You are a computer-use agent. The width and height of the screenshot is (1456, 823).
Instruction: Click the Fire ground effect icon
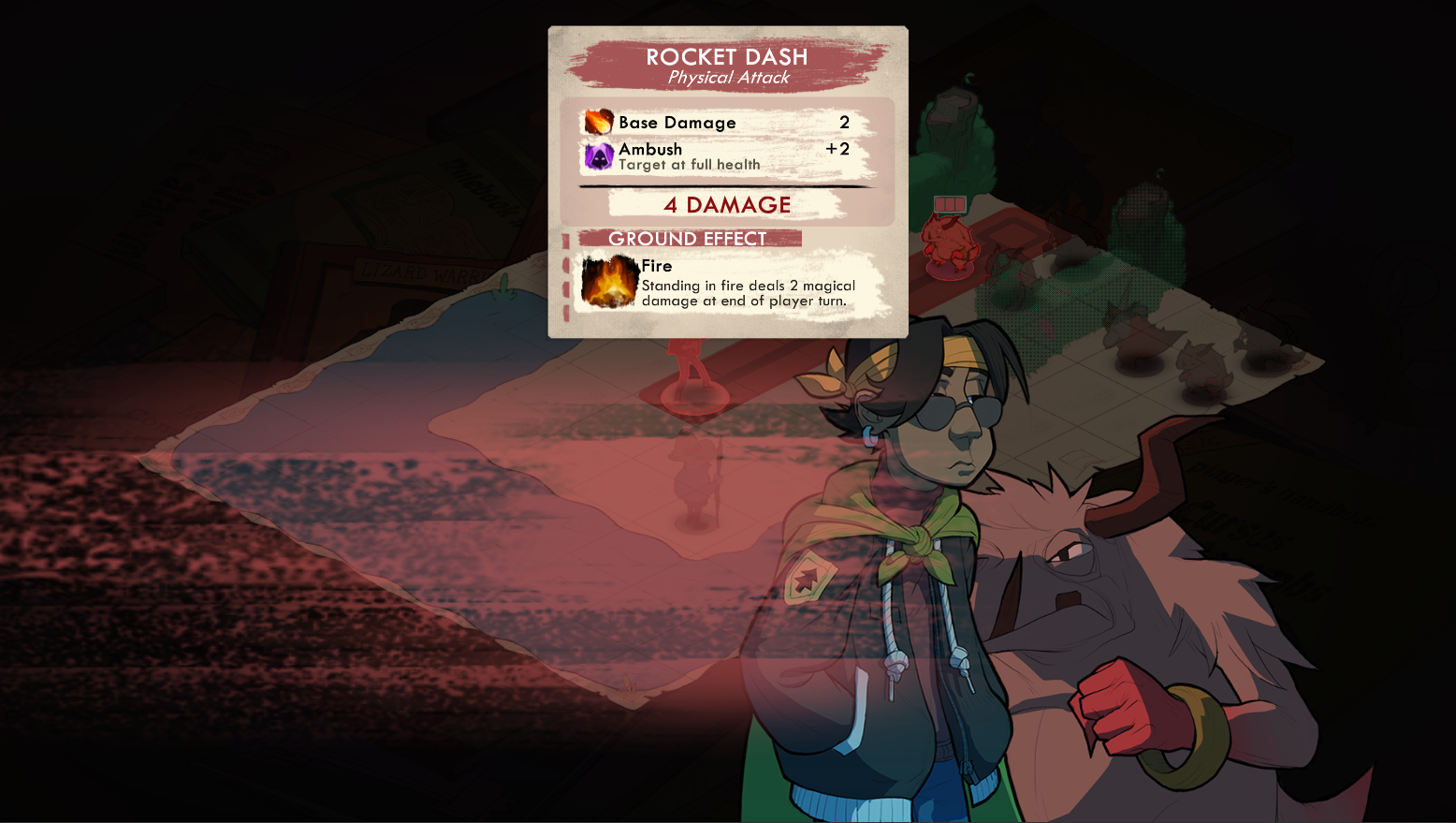pos(609,282)
